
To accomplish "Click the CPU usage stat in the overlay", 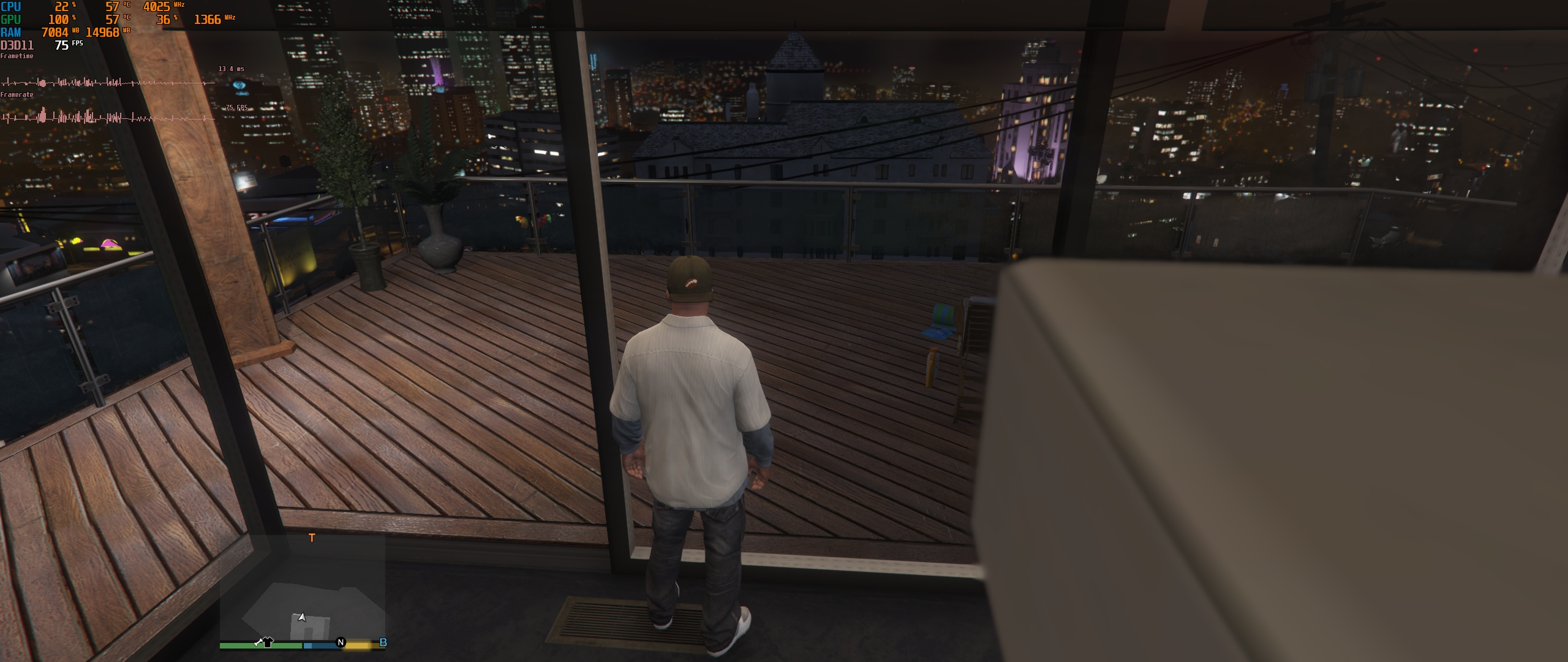I will click(x=60, y=7).
